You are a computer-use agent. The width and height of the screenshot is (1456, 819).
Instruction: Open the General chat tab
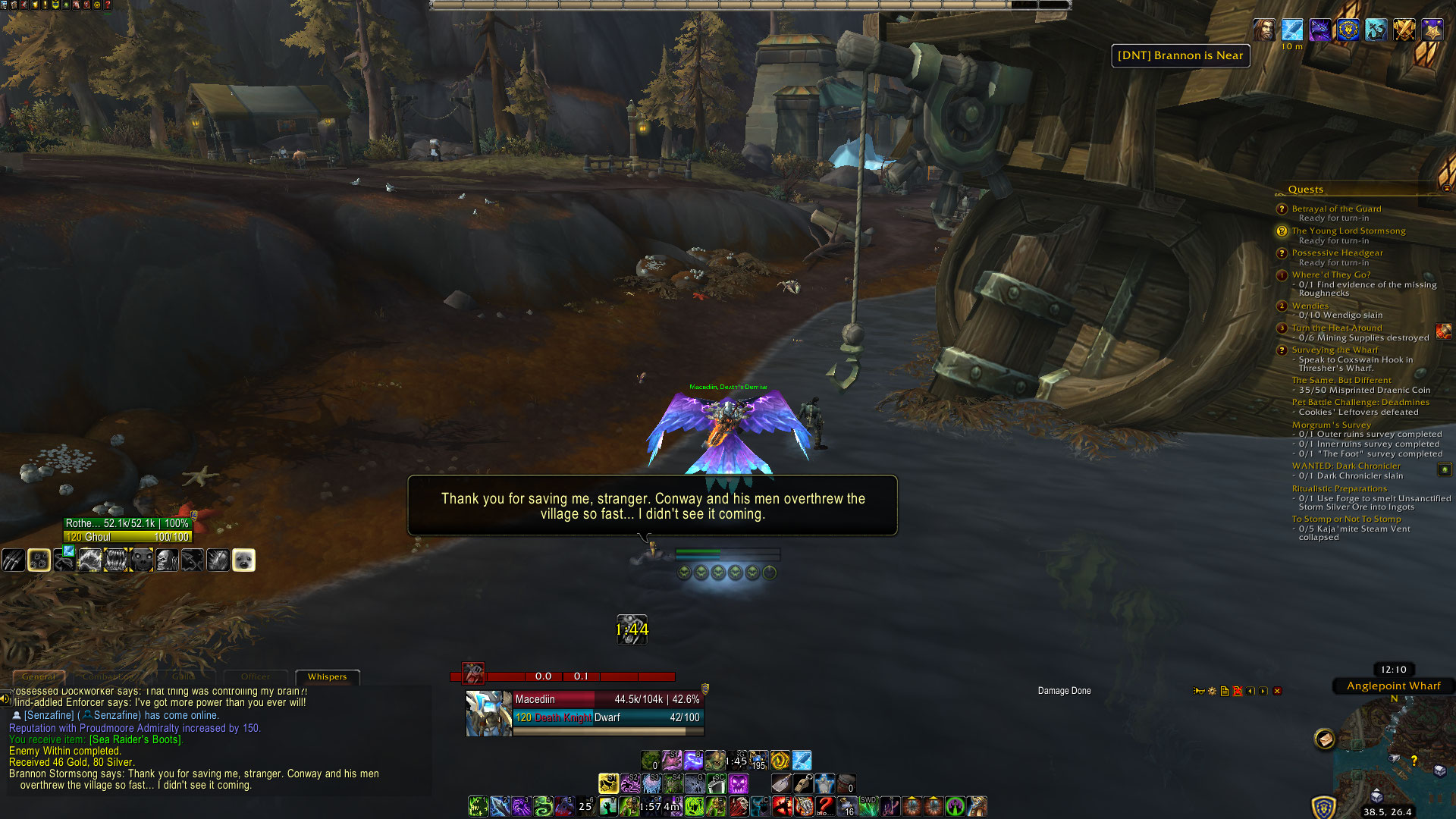[39, 676]
